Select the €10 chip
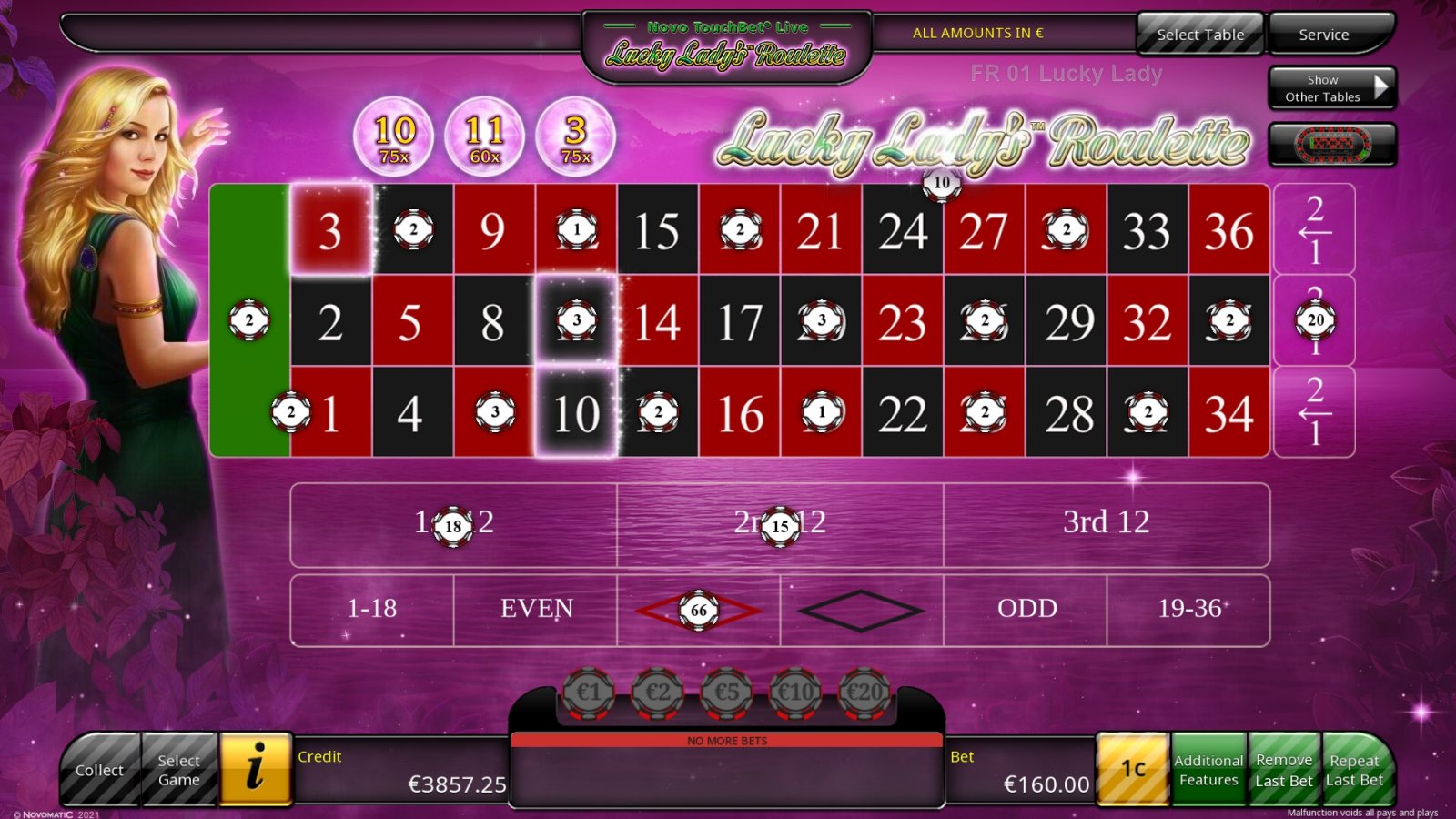1456x819 pixels. (x=794, y=692)
